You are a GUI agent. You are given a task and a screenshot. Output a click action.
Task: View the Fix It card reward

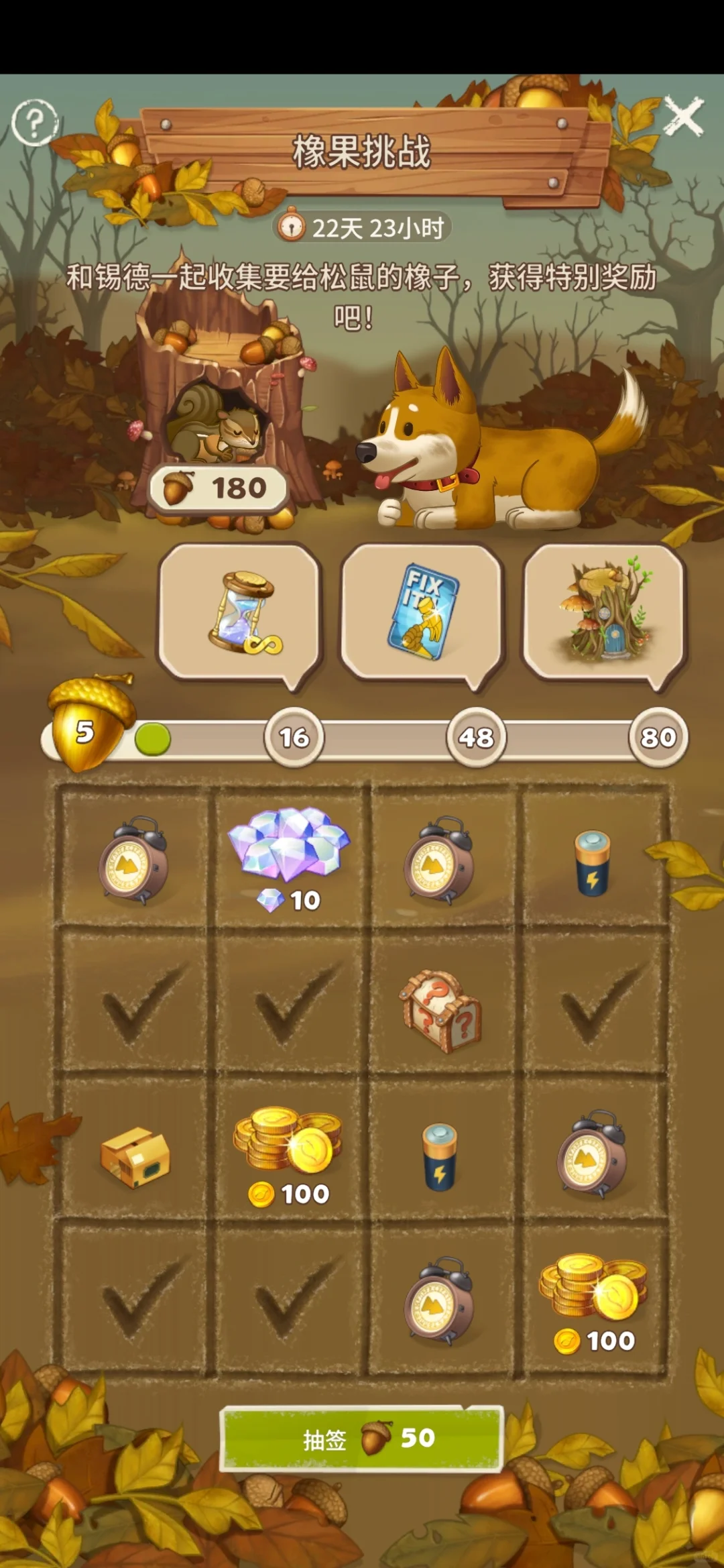point(422,613)
